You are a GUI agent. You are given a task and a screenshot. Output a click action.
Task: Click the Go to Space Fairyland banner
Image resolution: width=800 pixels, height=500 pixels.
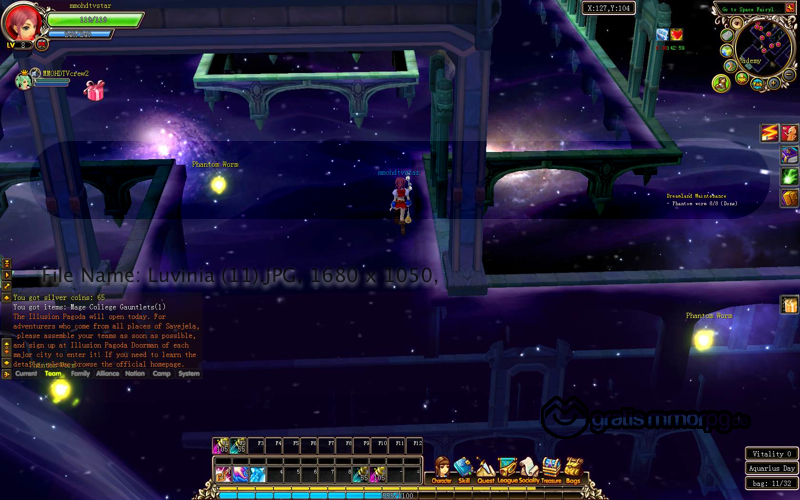[750, 9]
